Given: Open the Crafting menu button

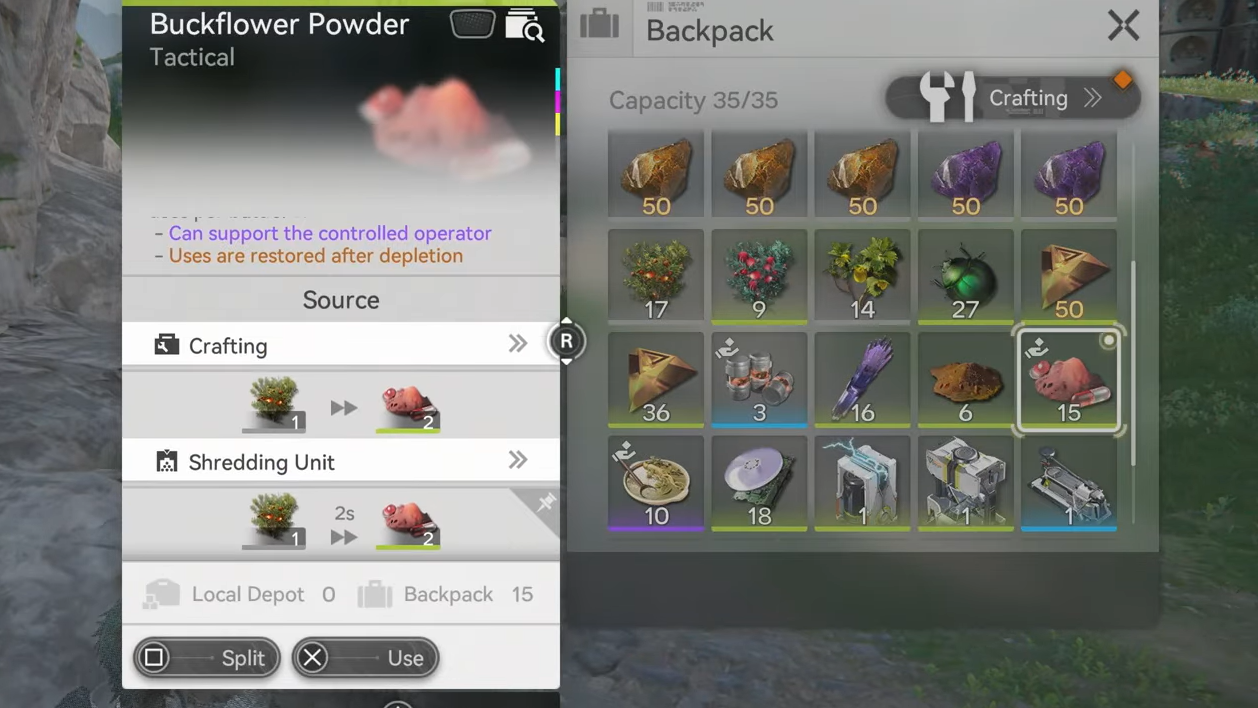Looking at the screenshot, I should 1012,98.
